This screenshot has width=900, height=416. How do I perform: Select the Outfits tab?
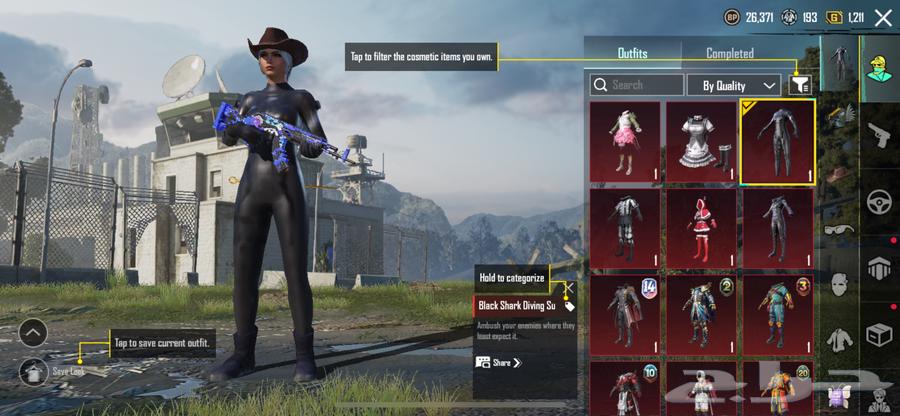pyautogui.click(x=632, y=53)
